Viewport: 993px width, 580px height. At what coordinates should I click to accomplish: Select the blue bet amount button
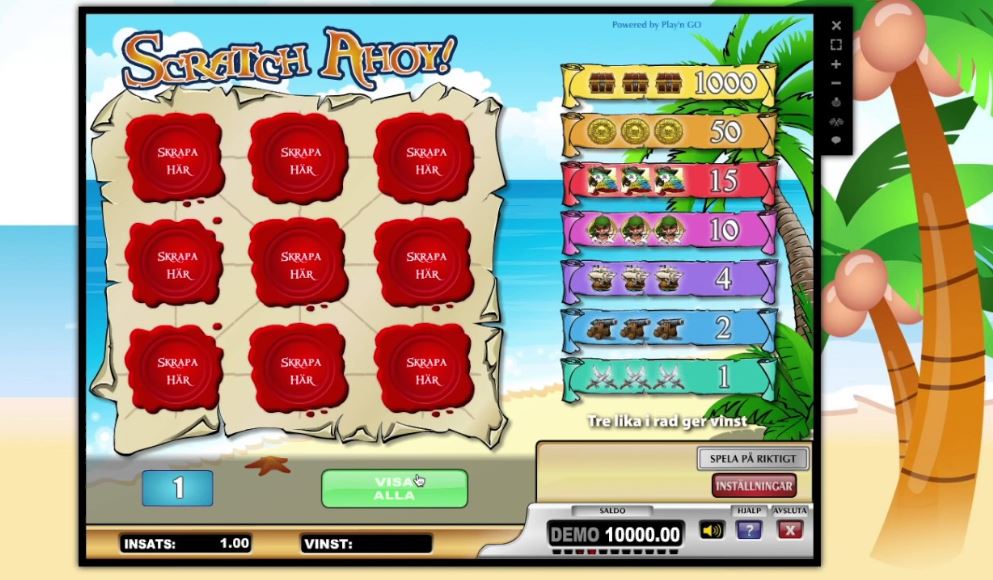[x=177, y=487]
